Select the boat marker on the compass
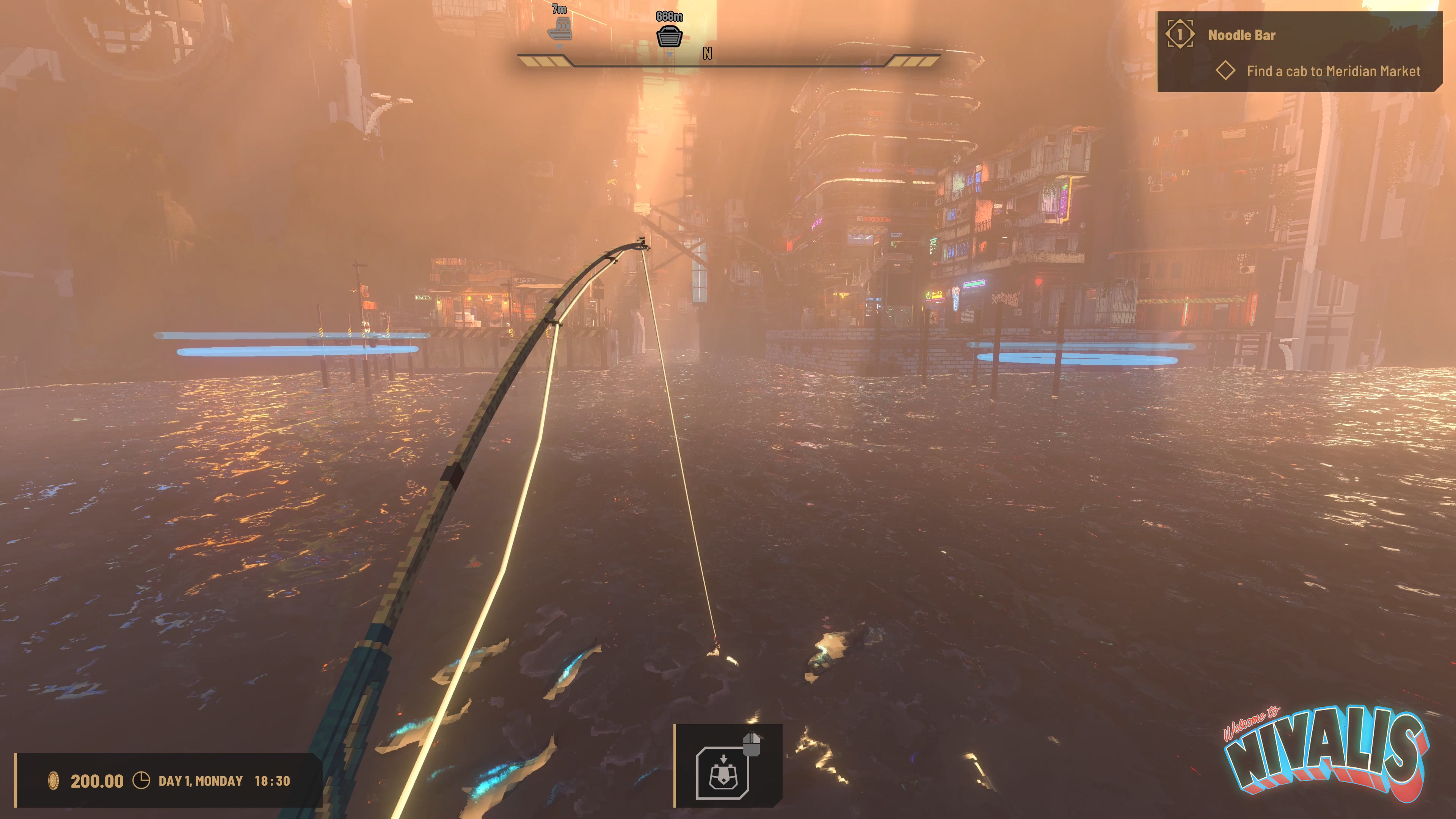The image size is (1456, 819). tap(560, 28)
